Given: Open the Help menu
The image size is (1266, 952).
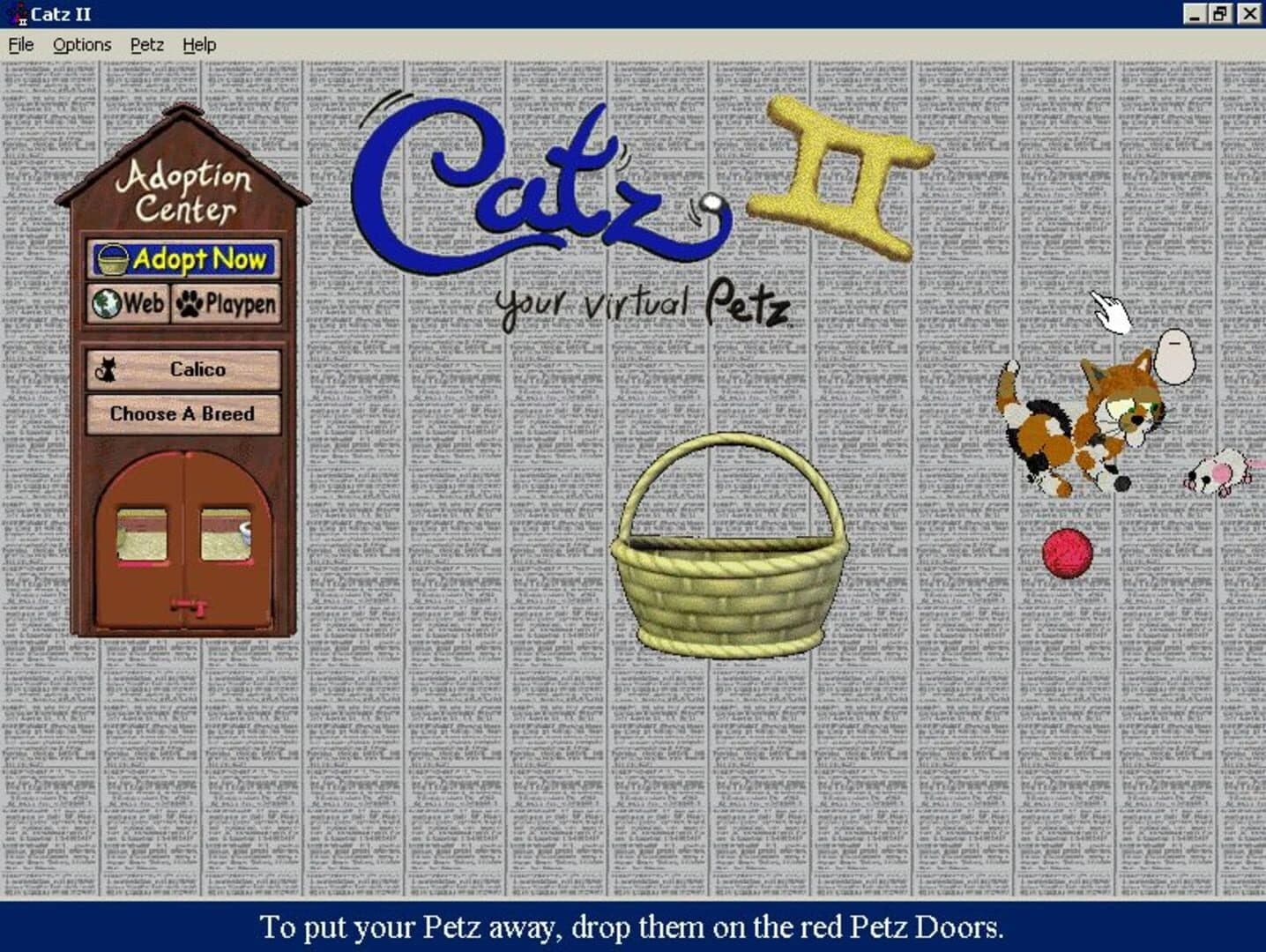Looking at the screenshot, I should [199, 44].
